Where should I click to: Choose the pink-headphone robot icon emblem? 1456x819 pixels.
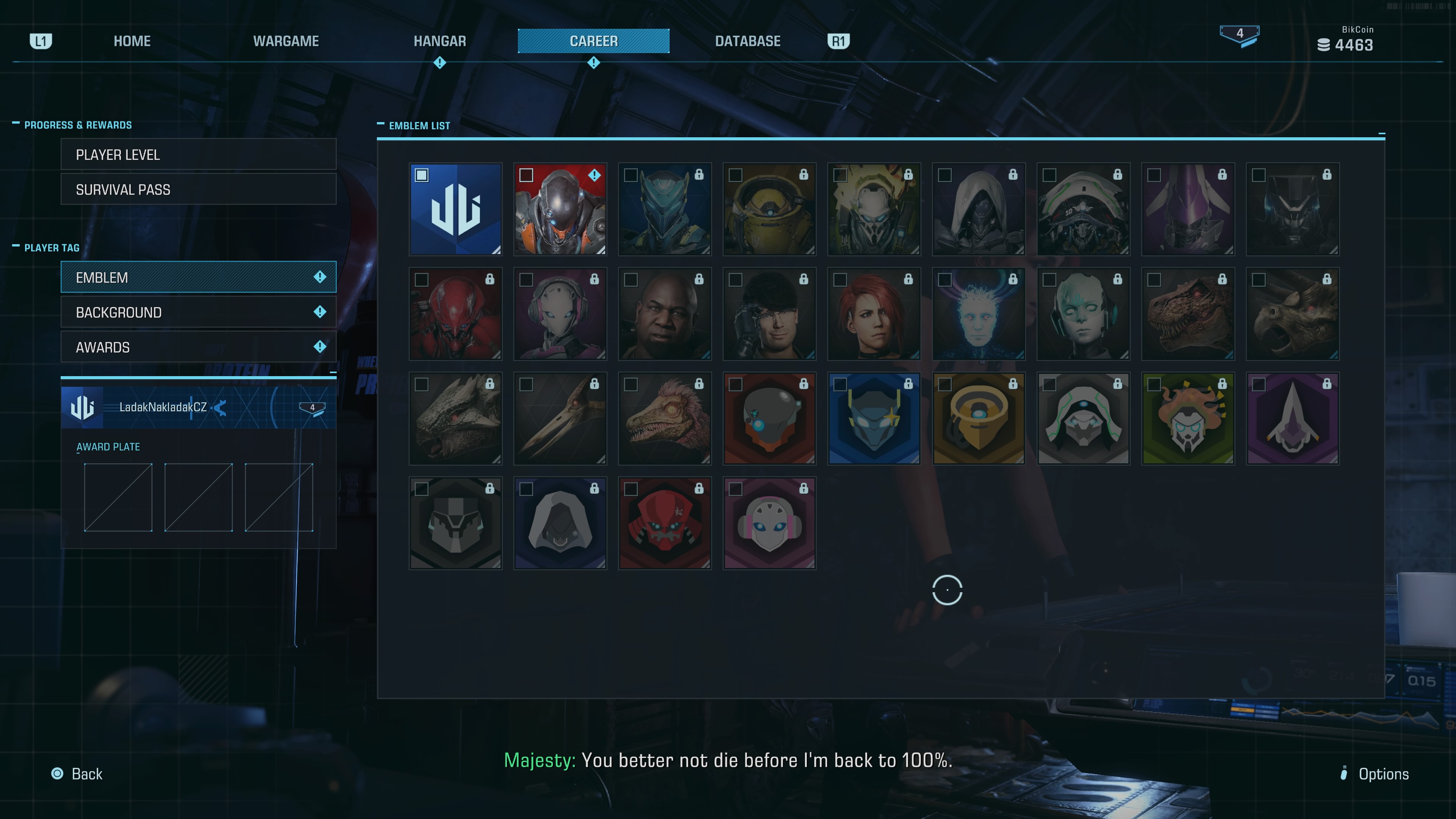tap(769, 523)
